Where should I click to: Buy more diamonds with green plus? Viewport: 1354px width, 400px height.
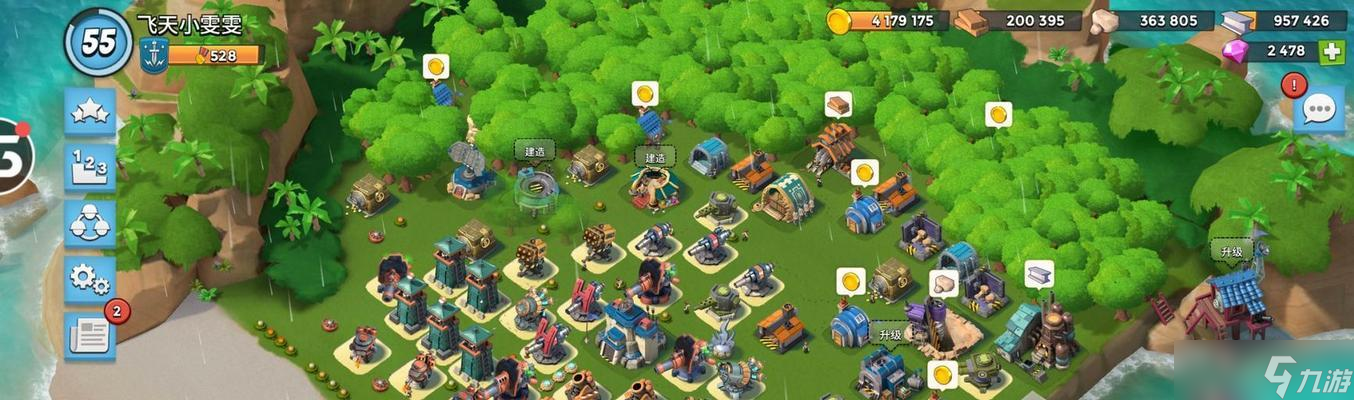1331,51
